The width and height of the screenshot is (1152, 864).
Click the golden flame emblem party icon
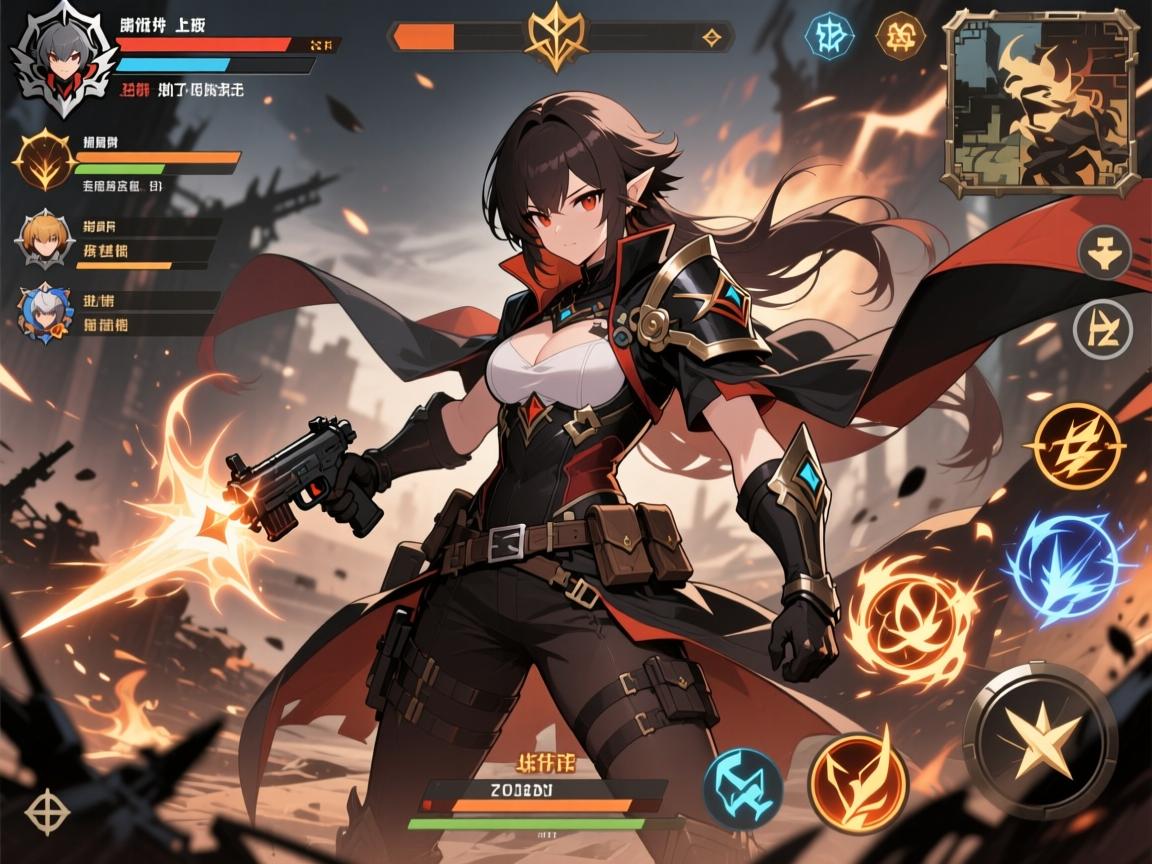point(44,160)
